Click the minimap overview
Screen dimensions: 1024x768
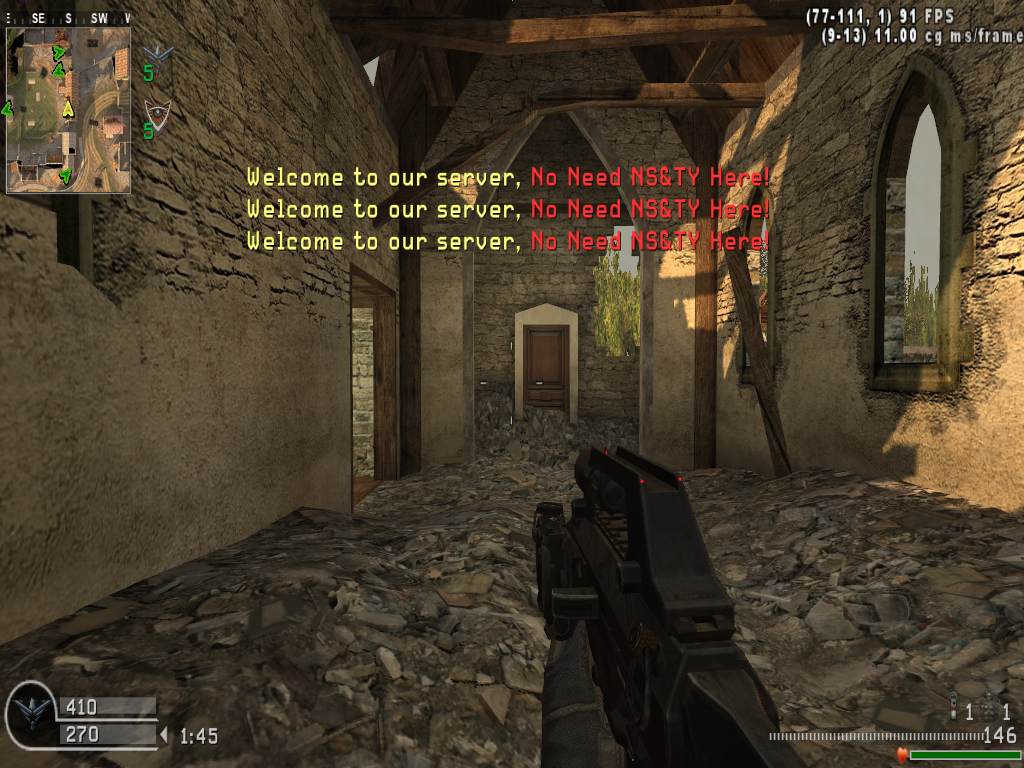coord(68,109)
